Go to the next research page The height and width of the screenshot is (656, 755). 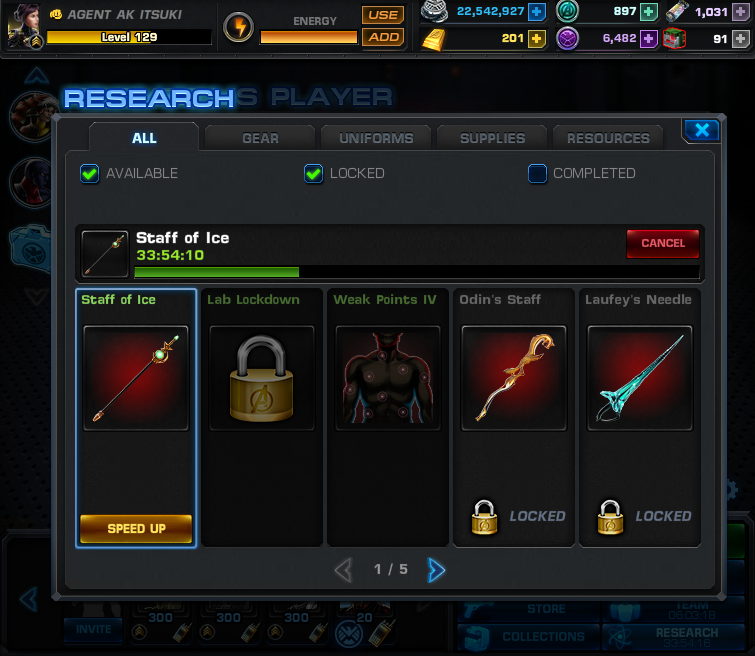pyautogui.click(x=436, y=570)
